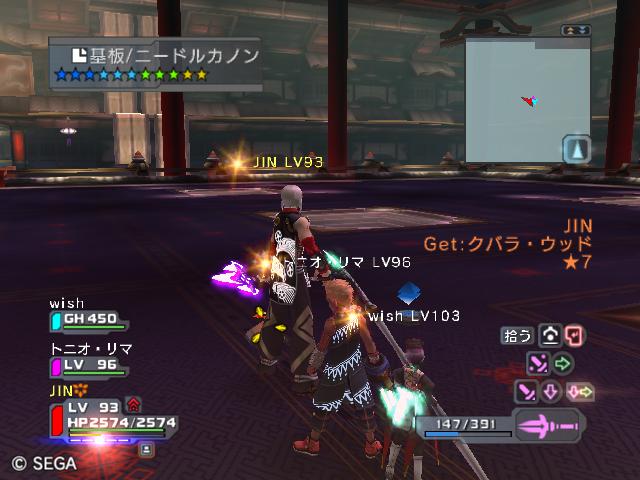The height and width of the screenshot is (480, 640).
Task: Click the white house-shaped action icon
Action: click(x=549, y=336)
